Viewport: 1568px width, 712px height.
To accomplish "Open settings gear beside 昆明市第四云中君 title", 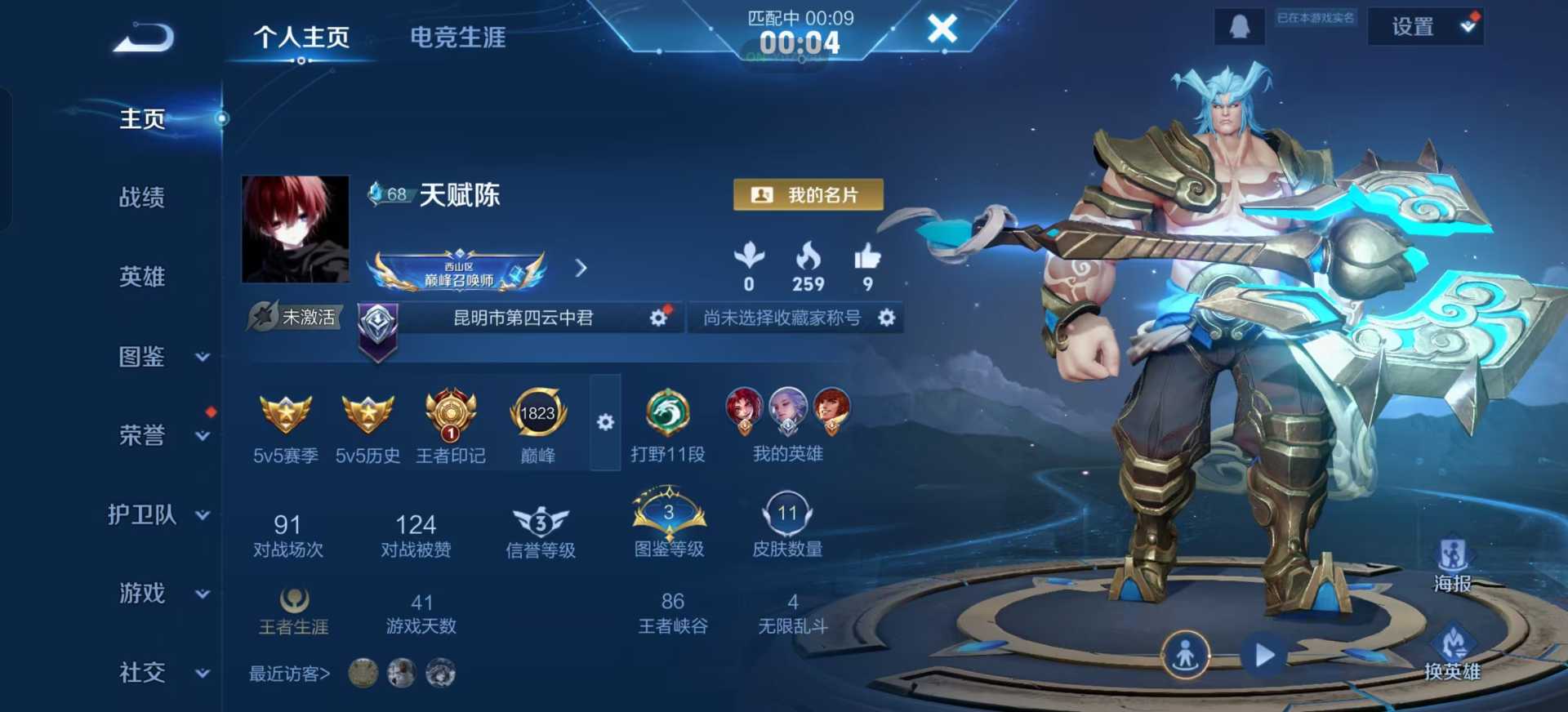I will (658, 318).
